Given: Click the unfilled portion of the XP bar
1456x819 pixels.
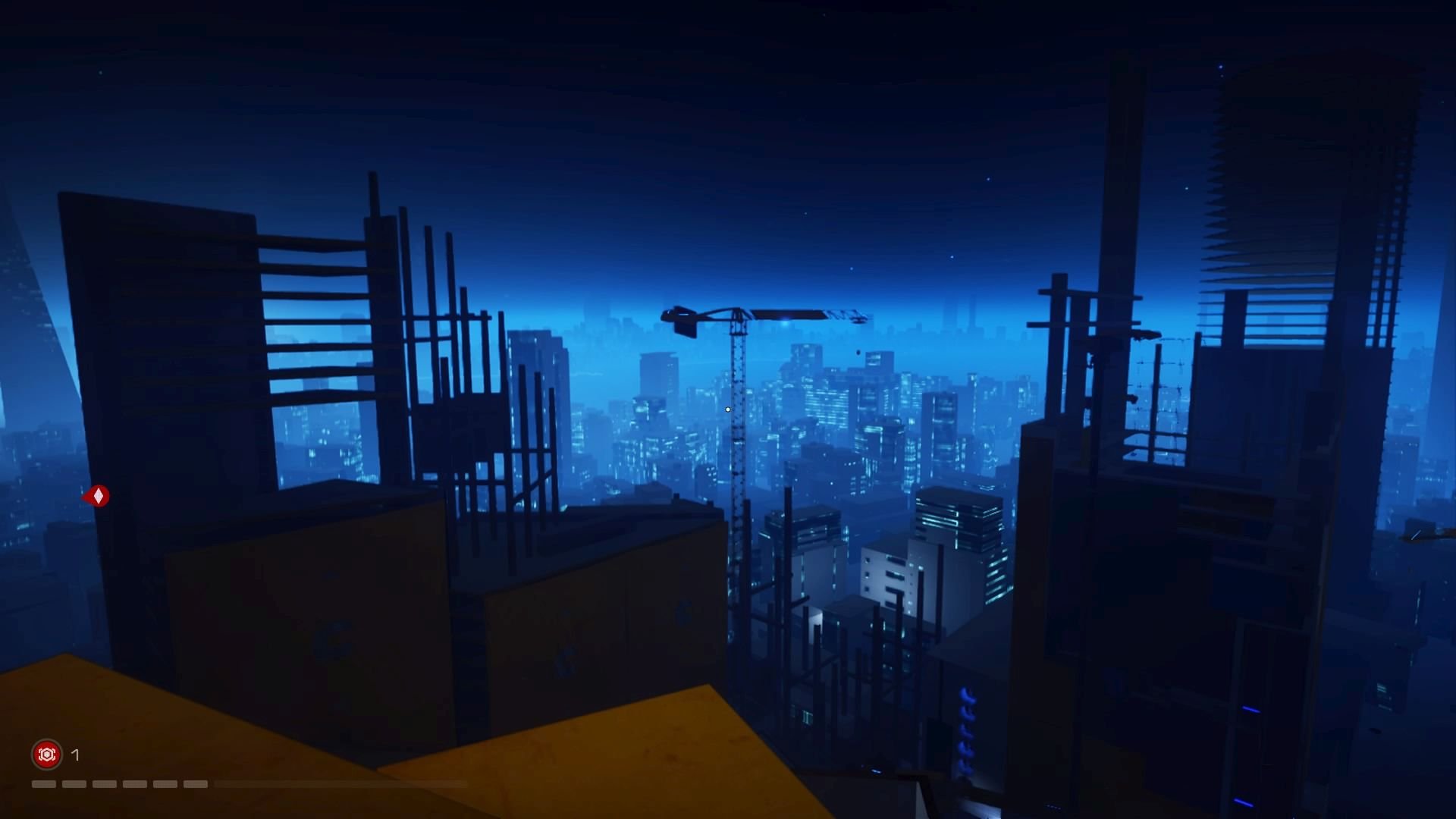Looking at the screenshot, I should [x=341, y=784].
